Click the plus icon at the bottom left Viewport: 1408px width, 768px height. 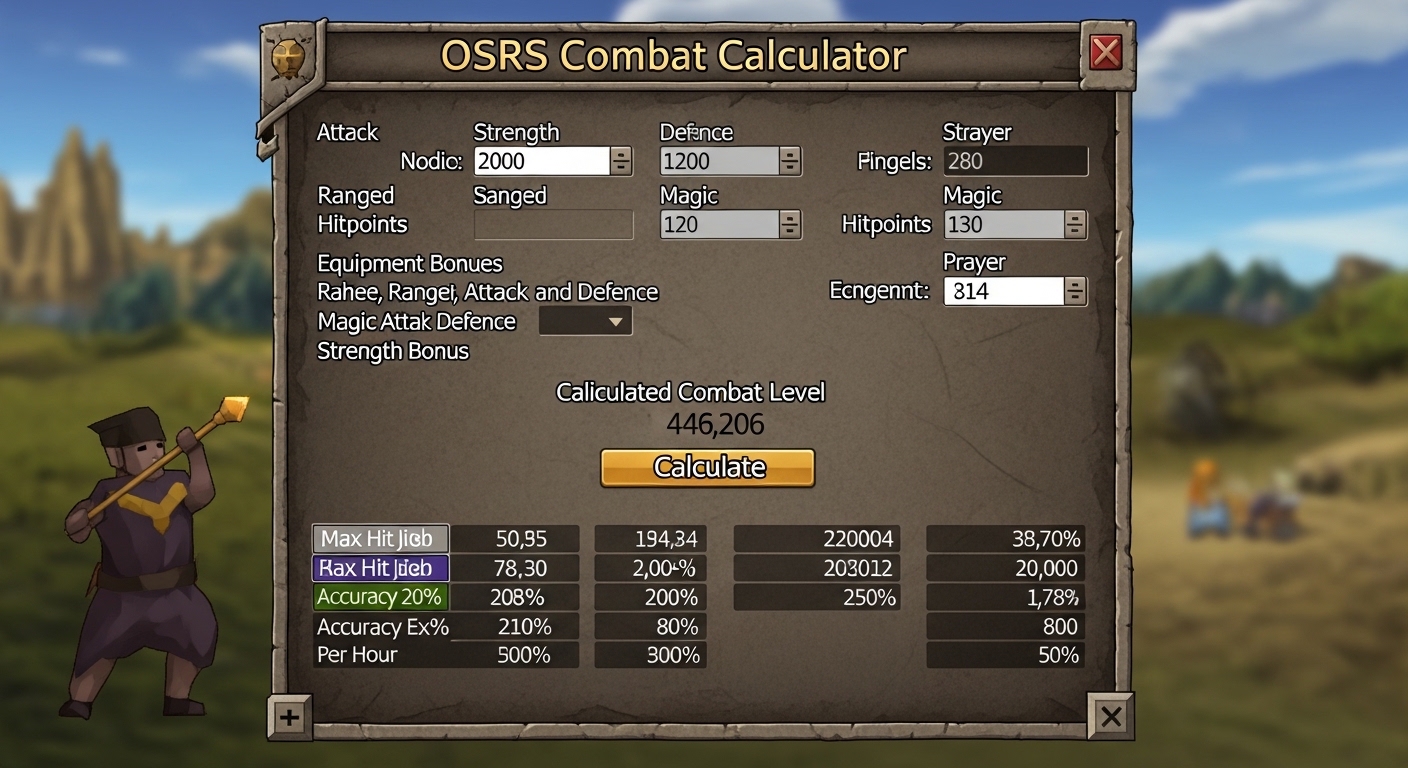289,717
